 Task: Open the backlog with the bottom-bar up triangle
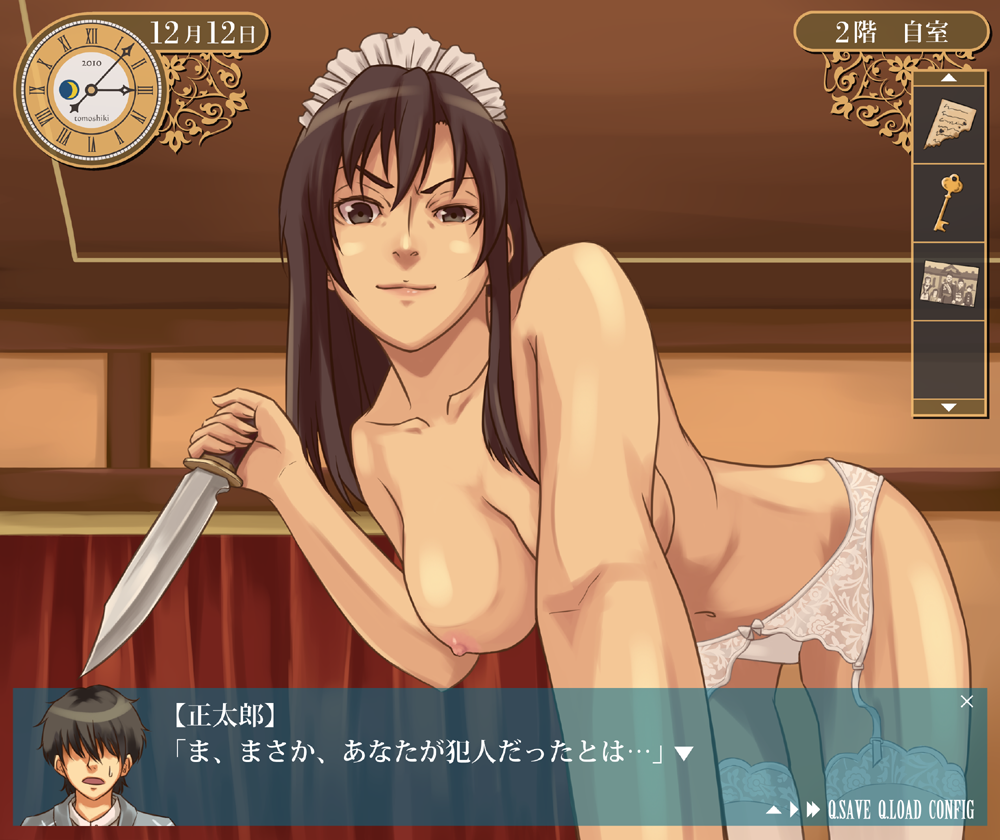(774, 809)
